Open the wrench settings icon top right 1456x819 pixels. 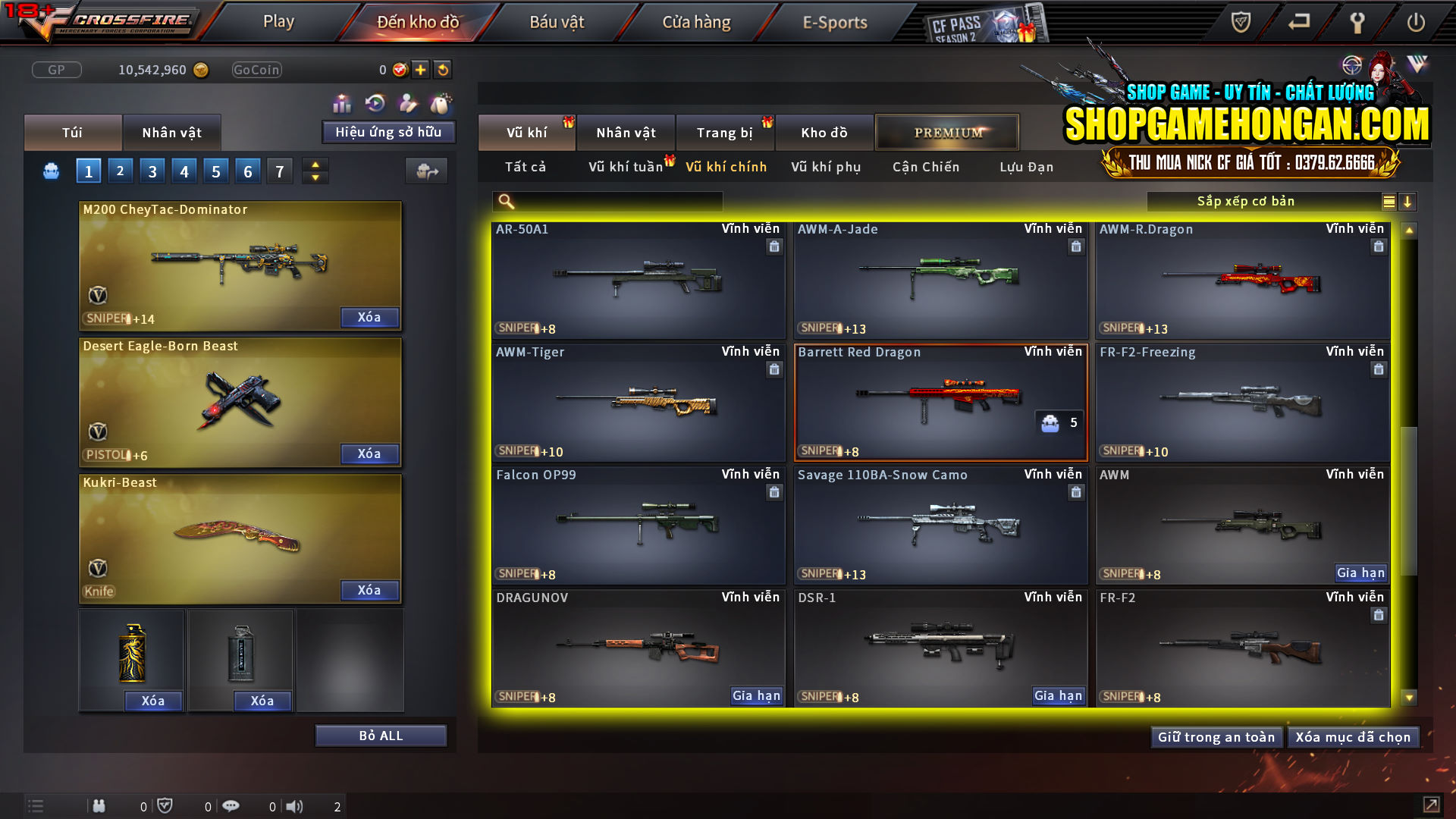tap(1357, 22)
